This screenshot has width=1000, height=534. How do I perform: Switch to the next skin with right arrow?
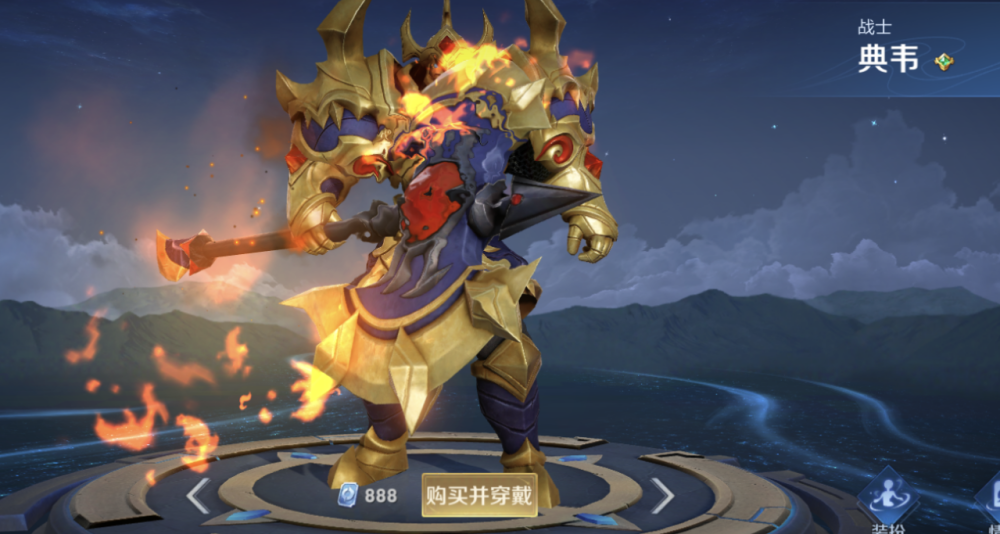coord(662,494)
